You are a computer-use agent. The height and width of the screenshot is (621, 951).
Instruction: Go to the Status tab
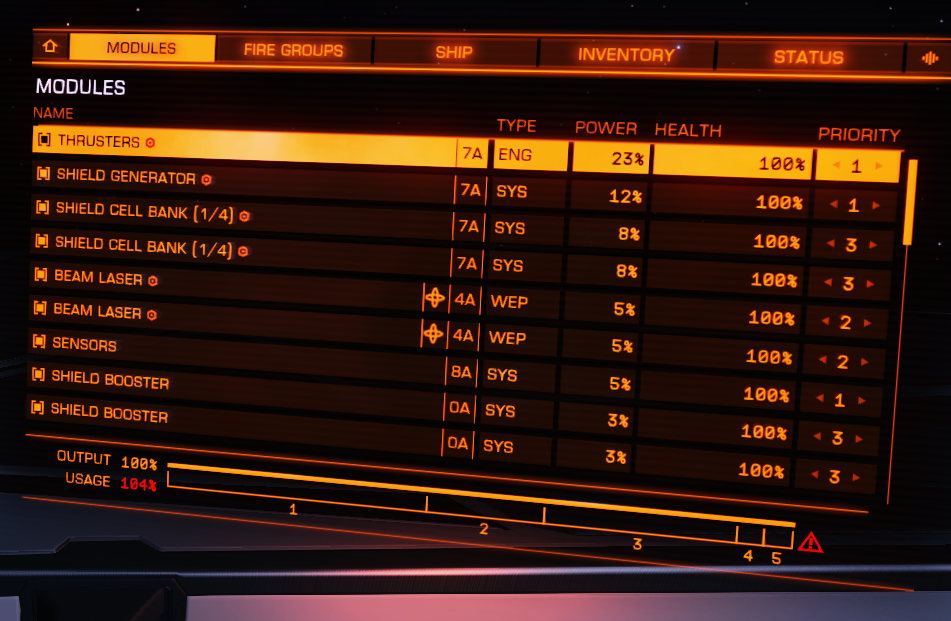[x=808, y=57]
